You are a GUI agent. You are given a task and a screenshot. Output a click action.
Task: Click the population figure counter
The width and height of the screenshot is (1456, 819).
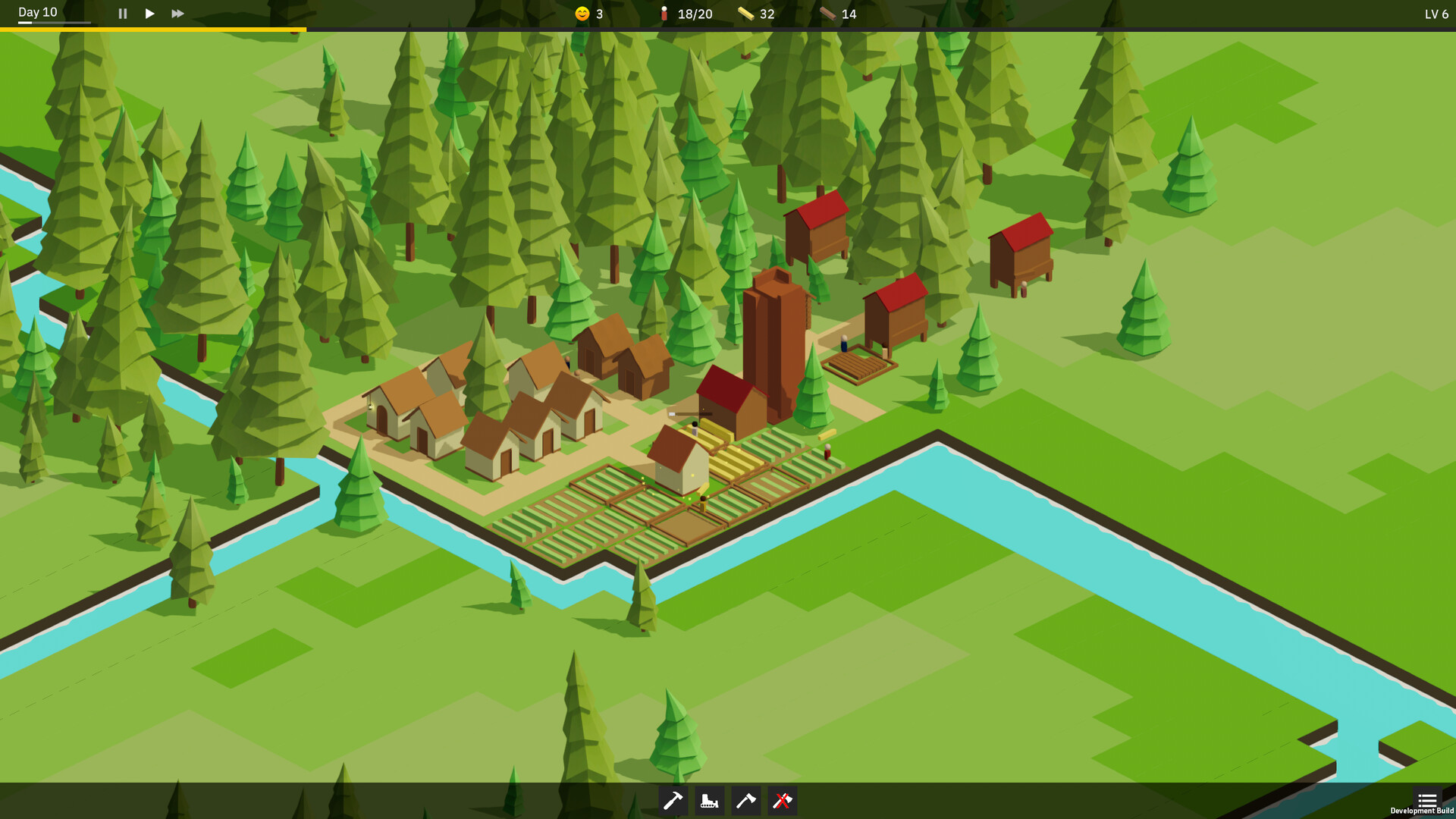click(665, 13)
